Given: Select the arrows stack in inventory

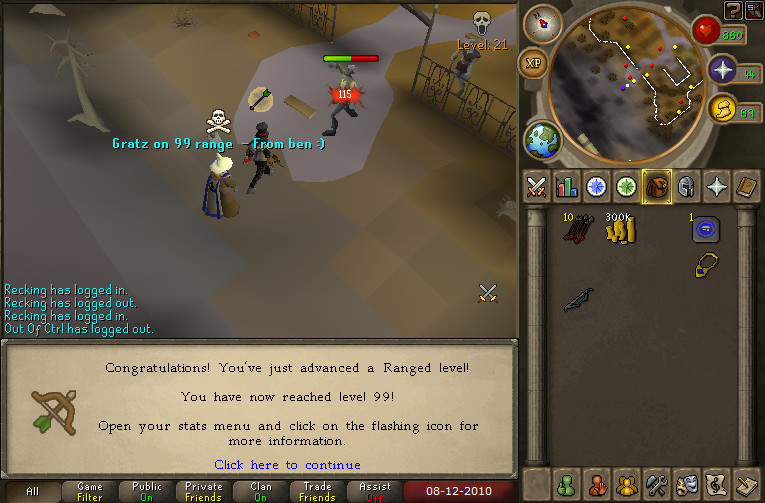Looking at the screenshot, I should 575,230.
